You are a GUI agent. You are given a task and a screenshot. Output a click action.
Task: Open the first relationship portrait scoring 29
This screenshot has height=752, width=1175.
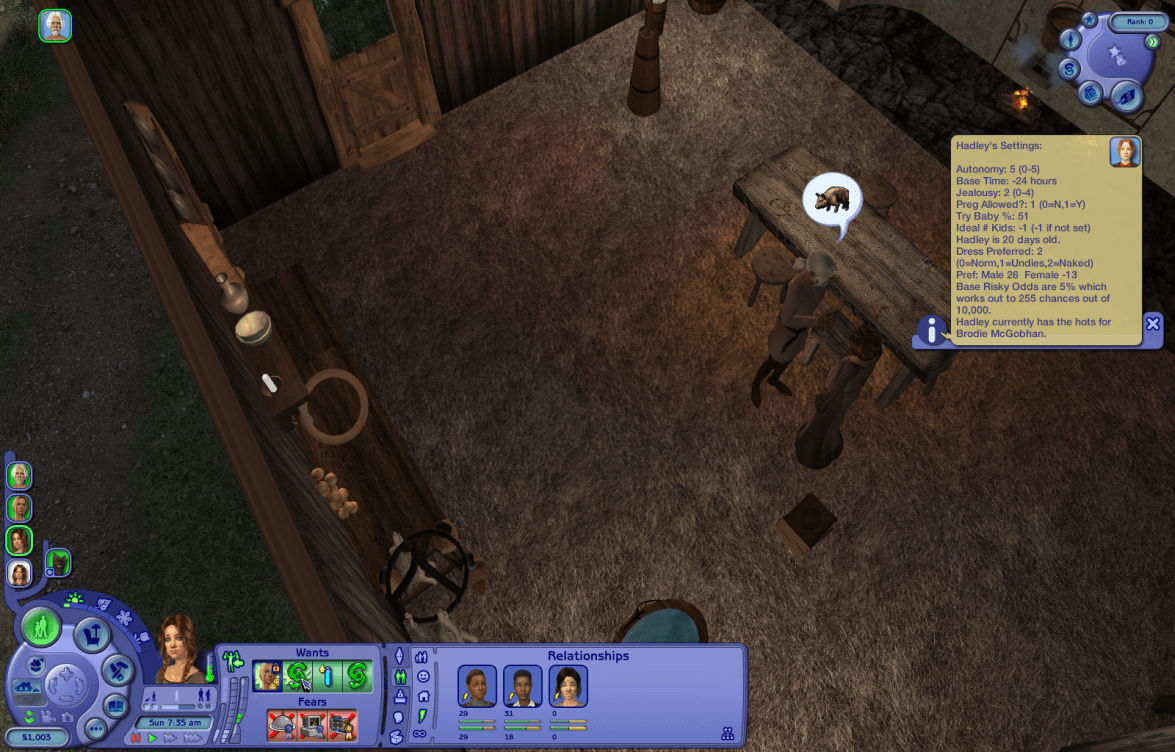click(x=477, y=686)
